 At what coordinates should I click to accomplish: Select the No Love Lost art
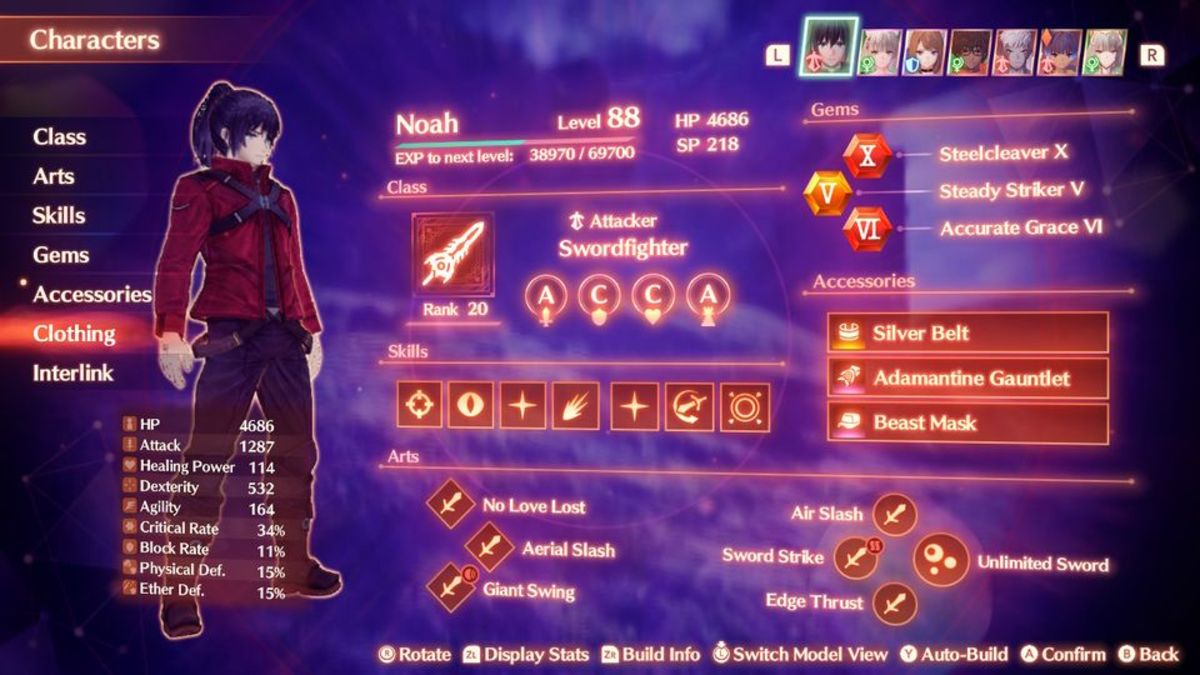[451, 504]
